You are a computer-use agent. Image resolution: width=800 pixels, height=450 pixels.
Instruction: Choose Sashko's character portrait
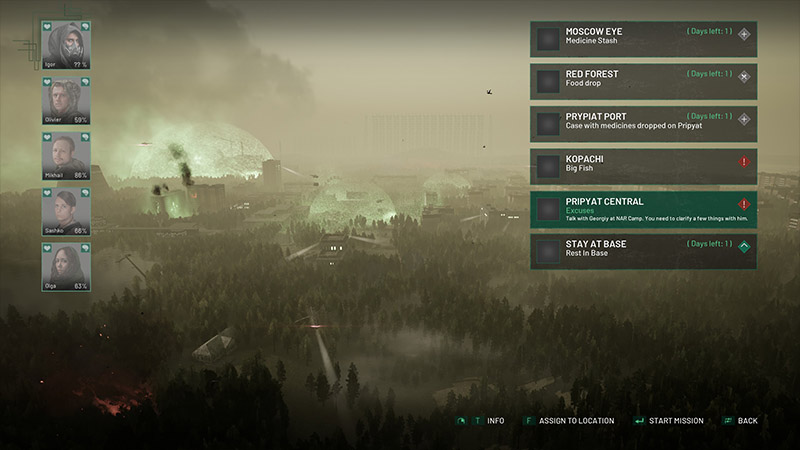tap(65, 210)
